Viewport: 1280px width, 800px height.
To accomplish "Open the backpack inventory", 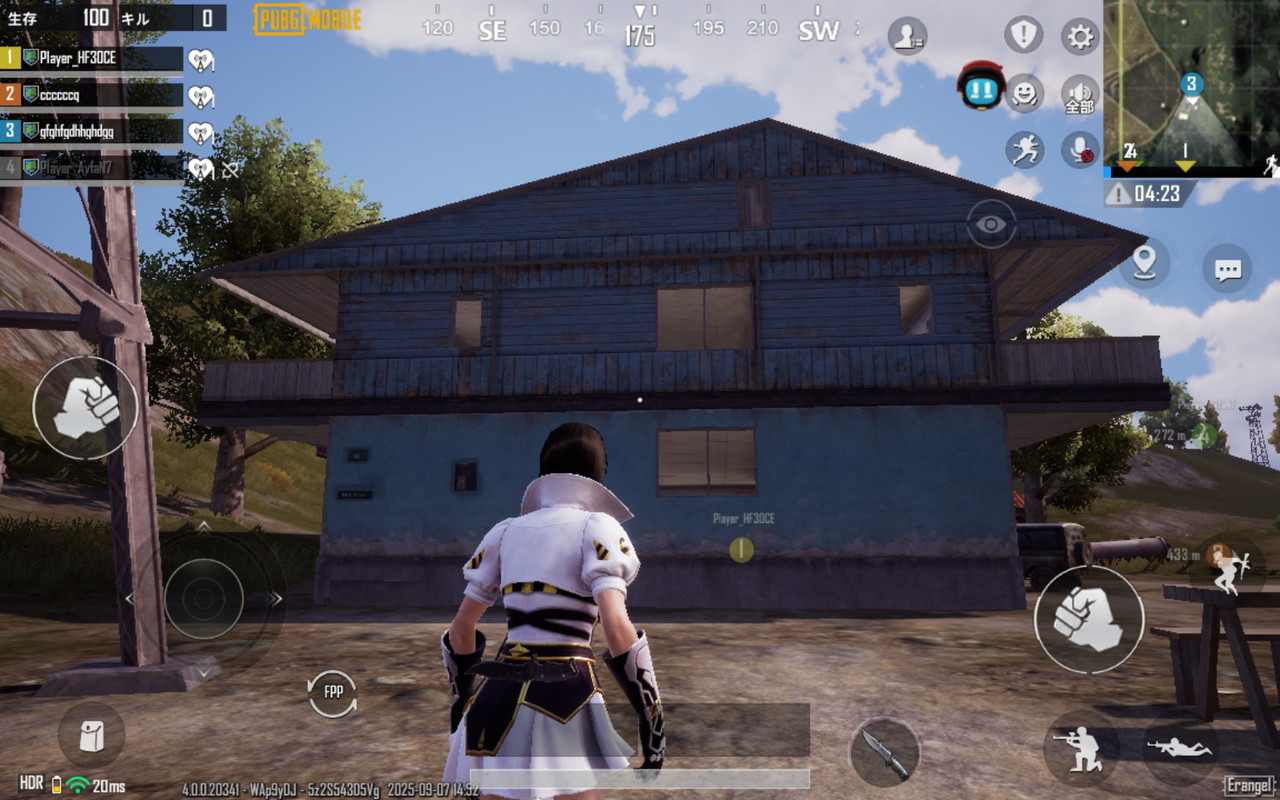I will [x=91, y=735].
